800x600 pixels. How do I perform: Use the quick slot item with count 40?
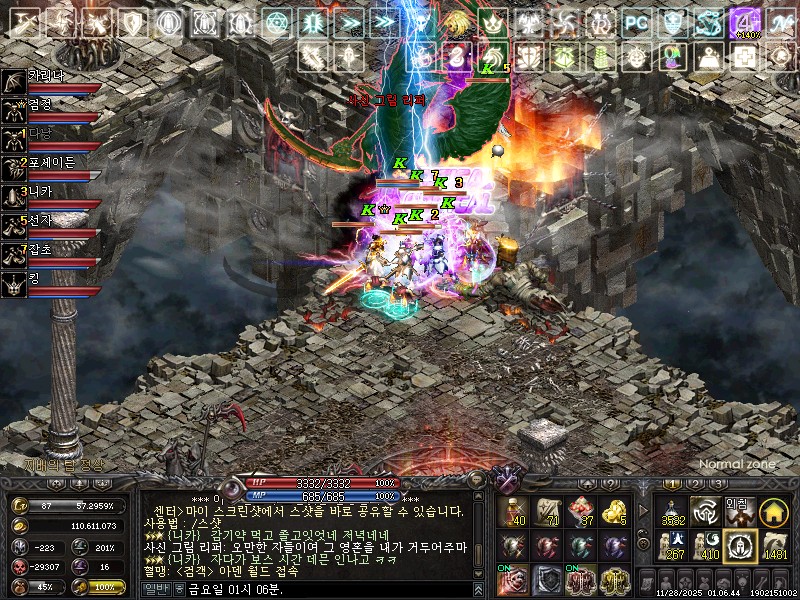(x=514, y=511)
